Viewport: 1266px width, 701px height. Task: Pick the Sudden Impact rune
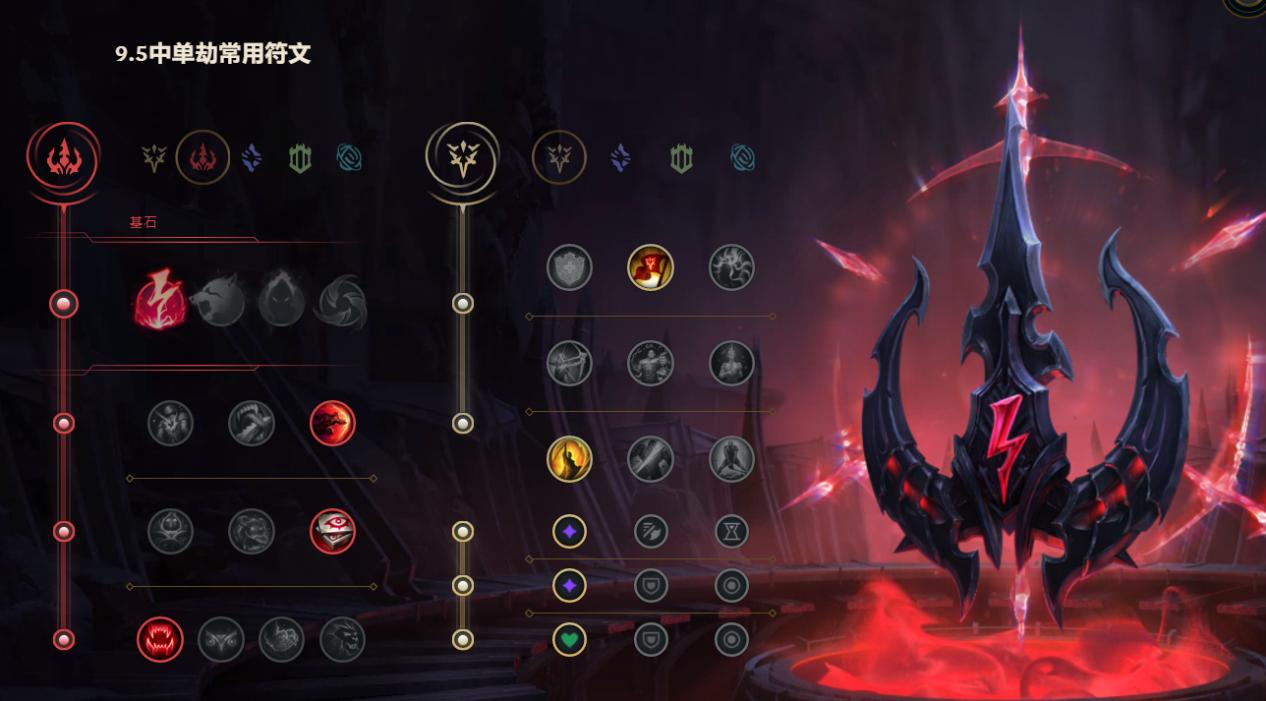pyautogui.click(x=332, y=423)
